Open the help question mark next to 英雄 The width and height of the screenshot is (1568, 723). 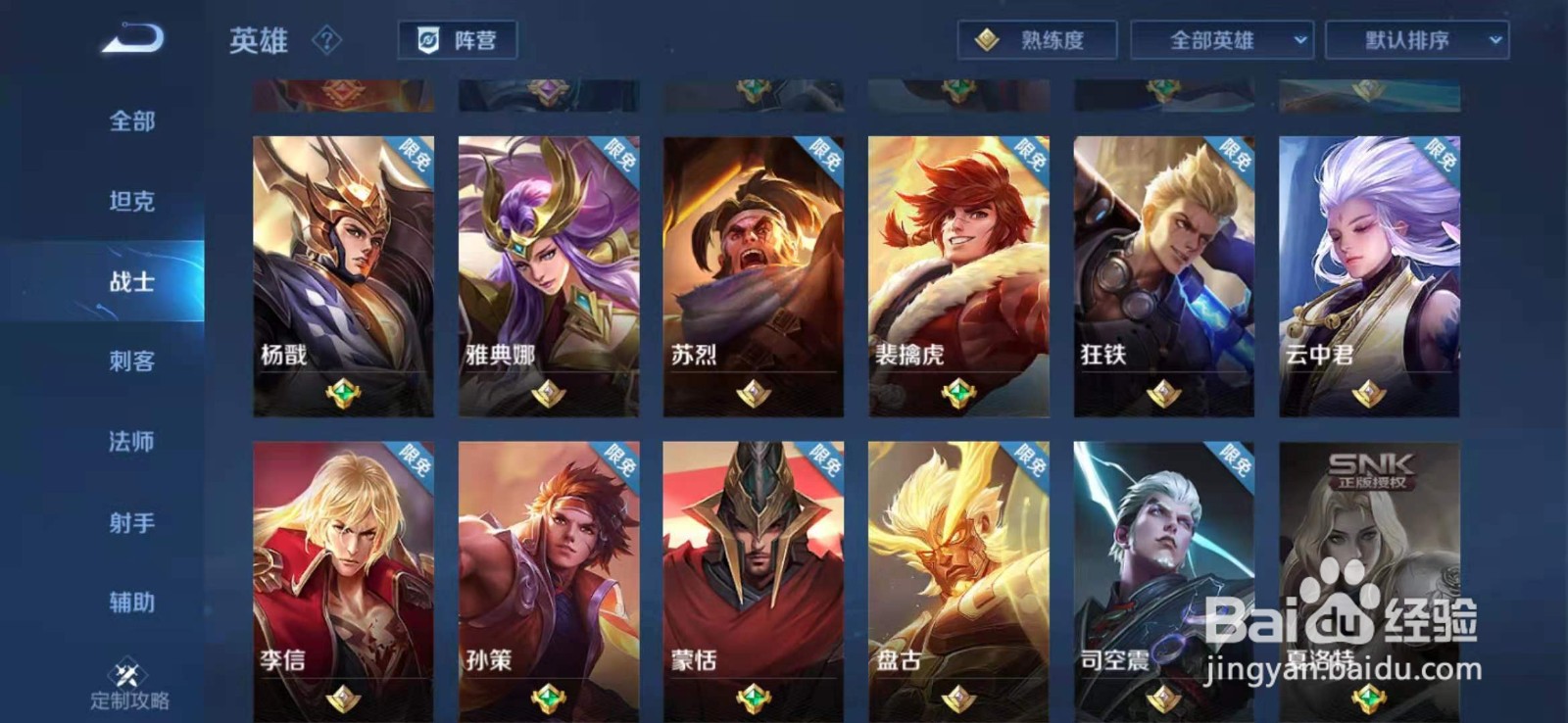click(327, 39)
